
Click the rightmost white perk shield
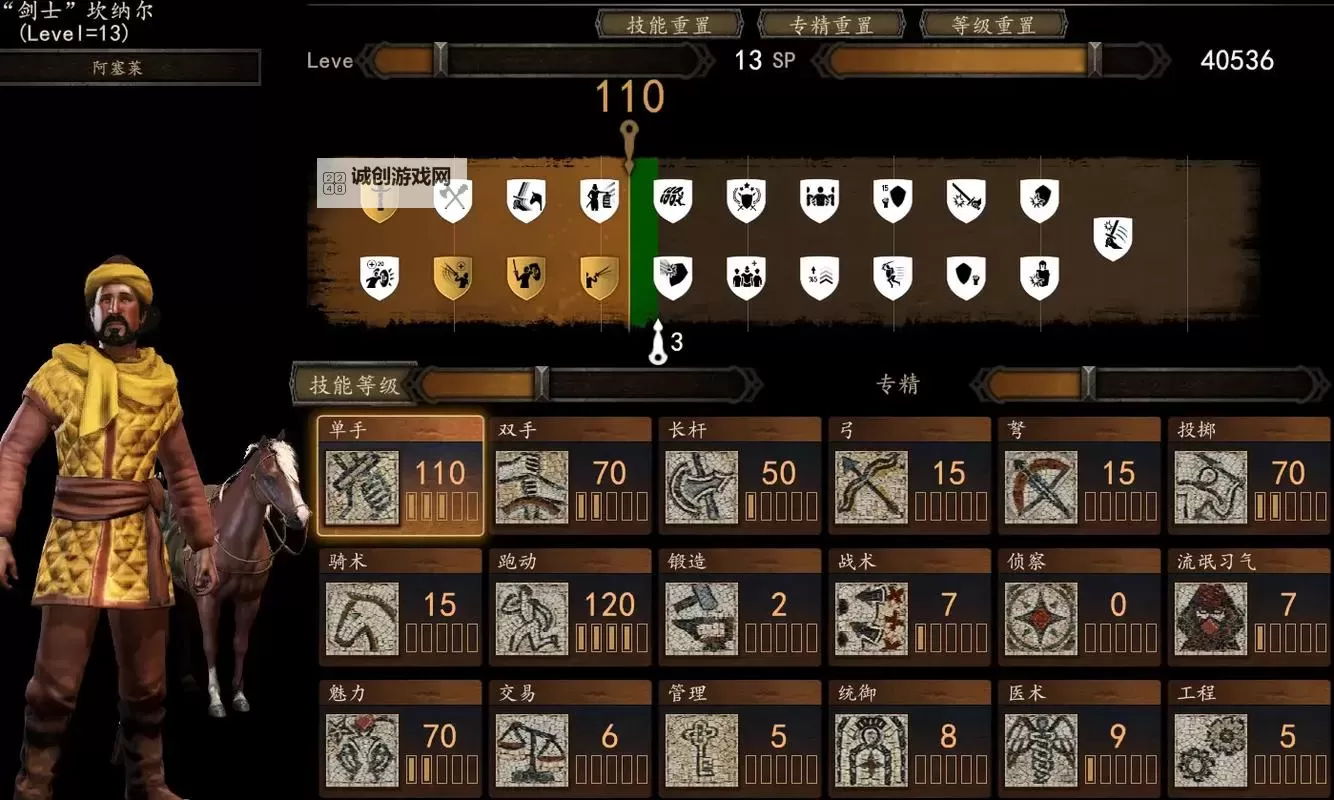pos(1113,238)
